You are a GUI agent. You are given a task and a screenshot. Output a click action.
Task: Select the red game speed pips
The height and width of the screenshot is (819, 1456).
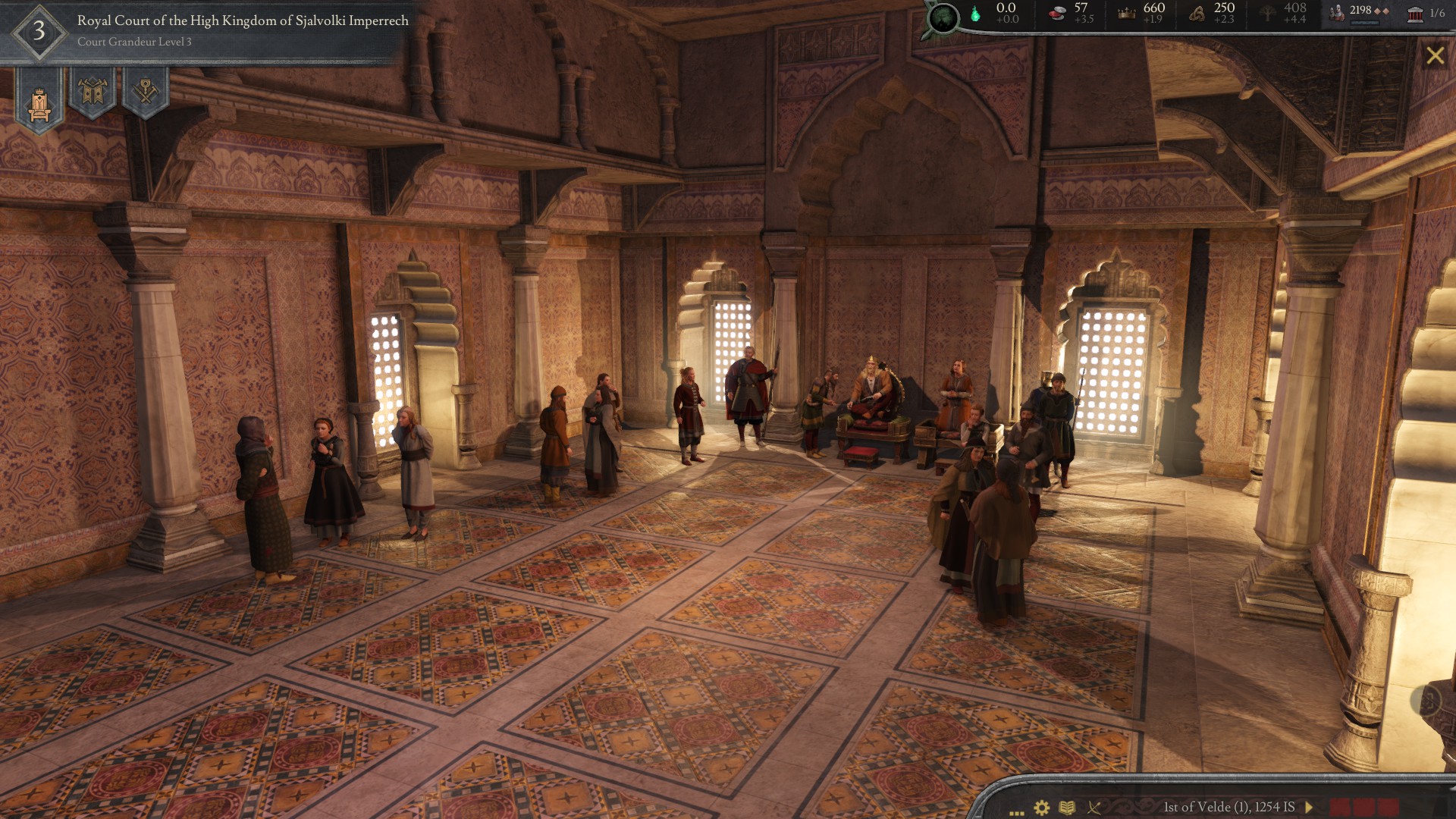(x=1364, y=807)
